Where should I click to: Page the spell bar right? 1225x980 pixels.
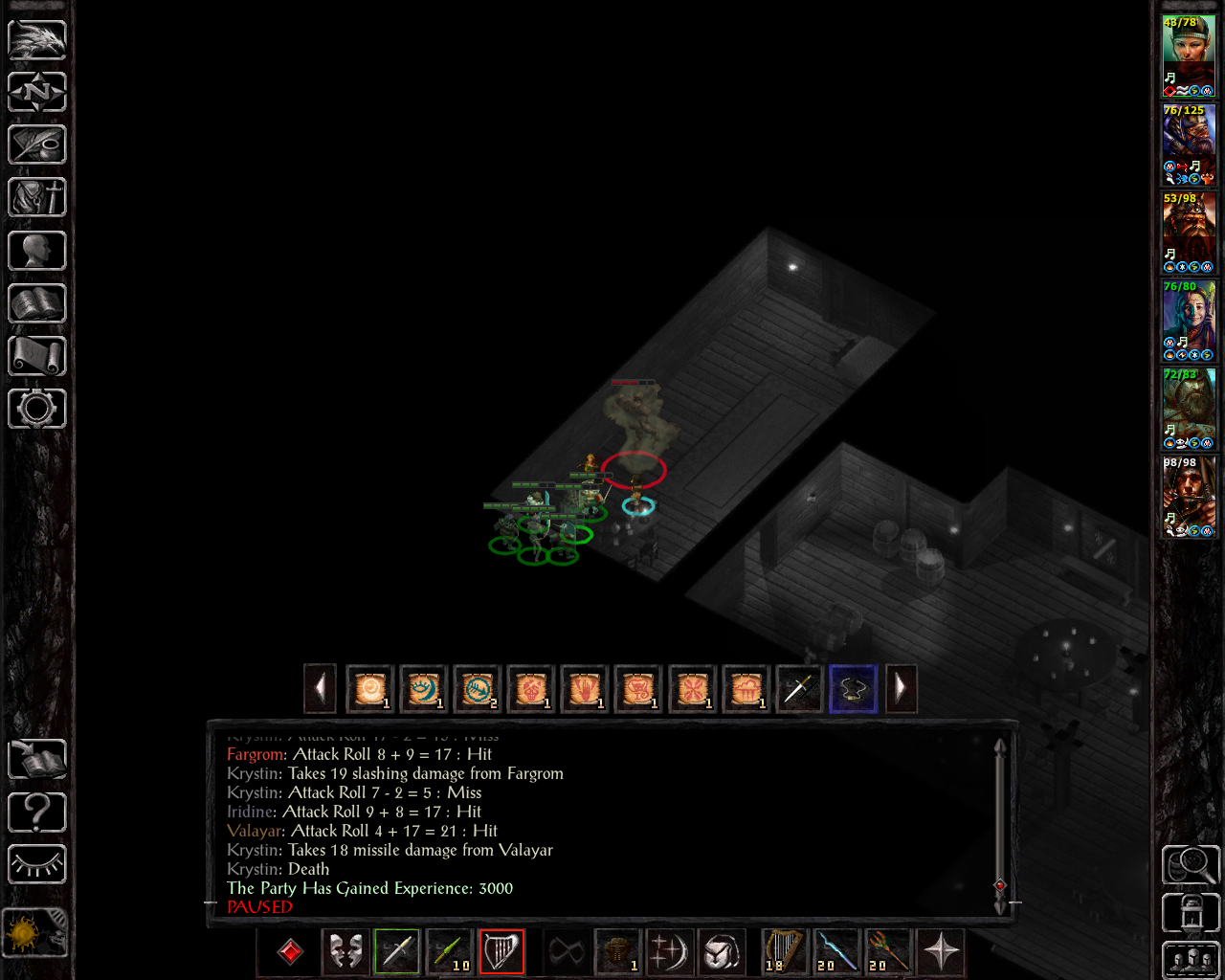point(901,688)
